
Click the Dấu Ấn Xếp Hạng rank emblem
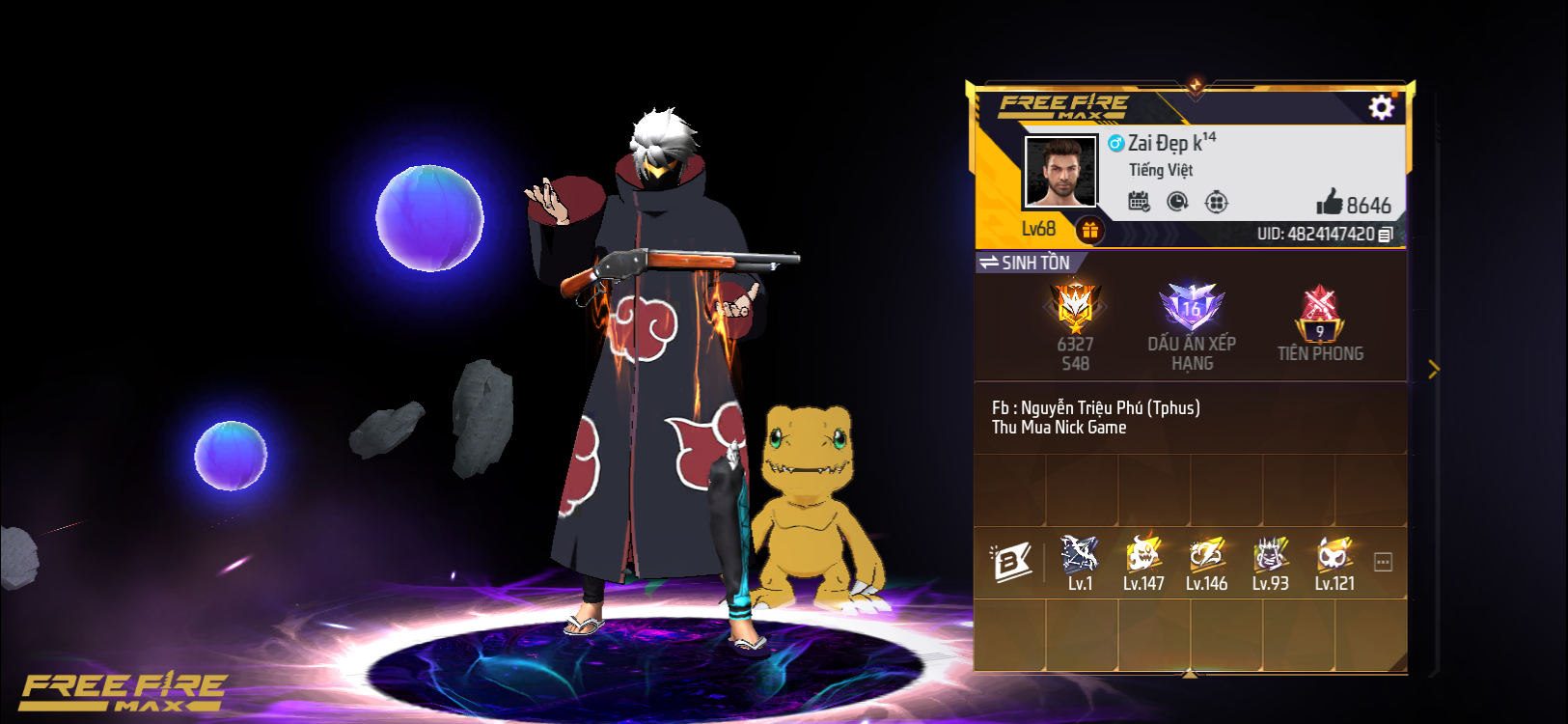1192,309
